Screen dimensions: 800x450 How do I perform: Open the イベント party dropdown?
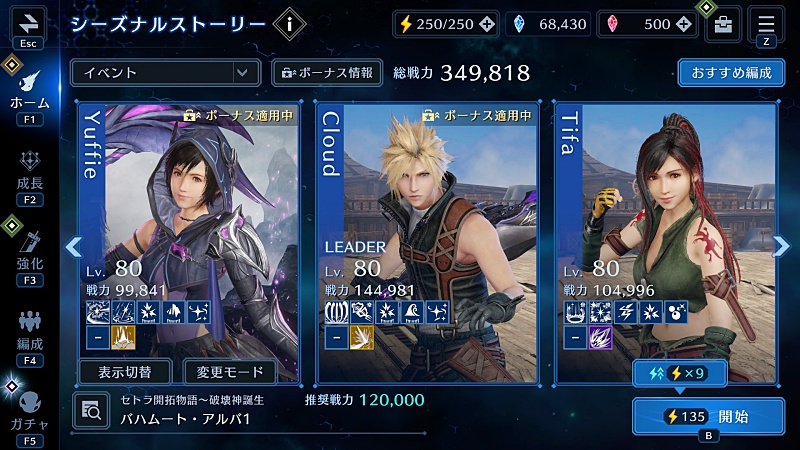[x=165, y=72]
